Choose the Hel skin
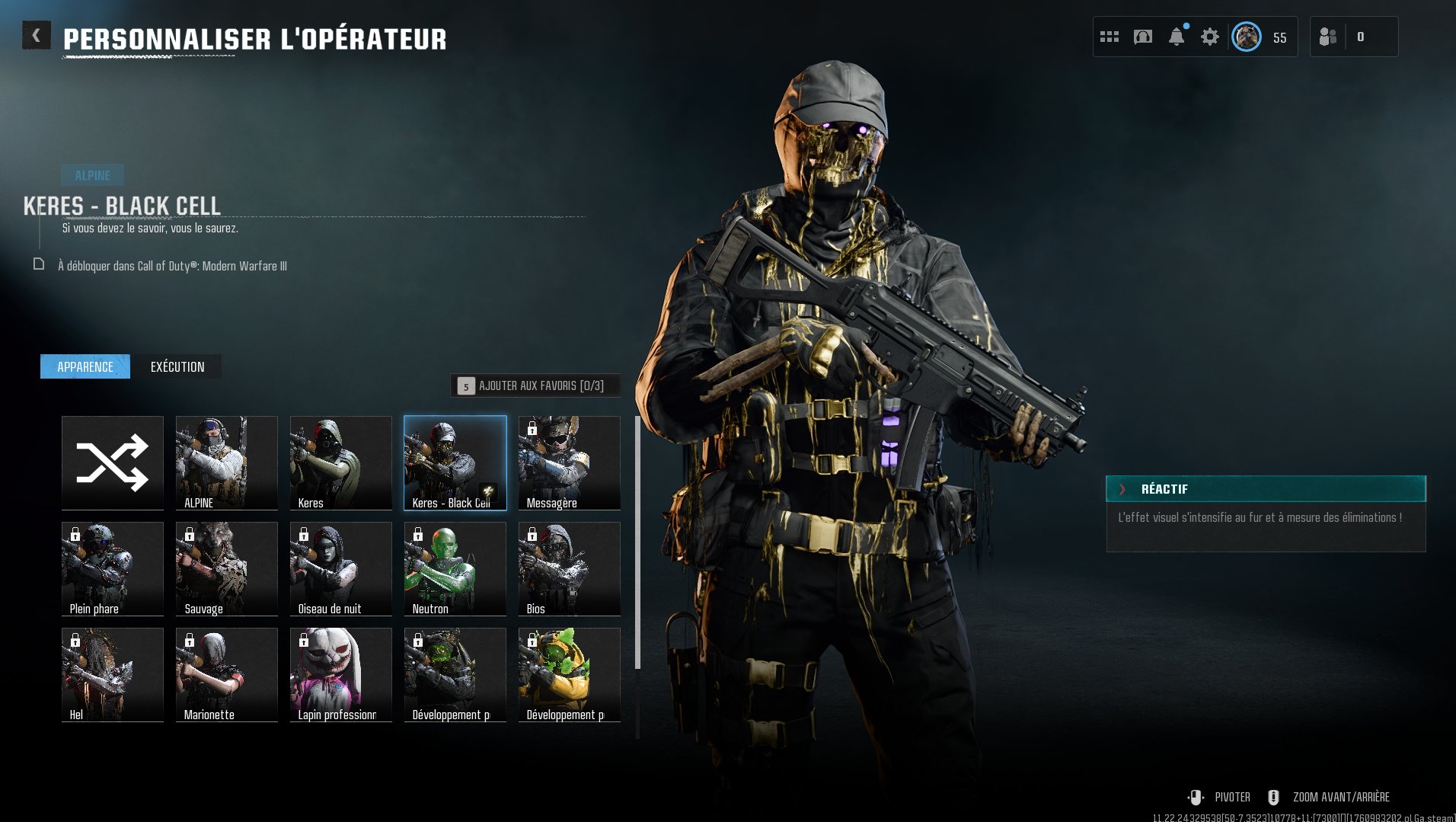 113,674
